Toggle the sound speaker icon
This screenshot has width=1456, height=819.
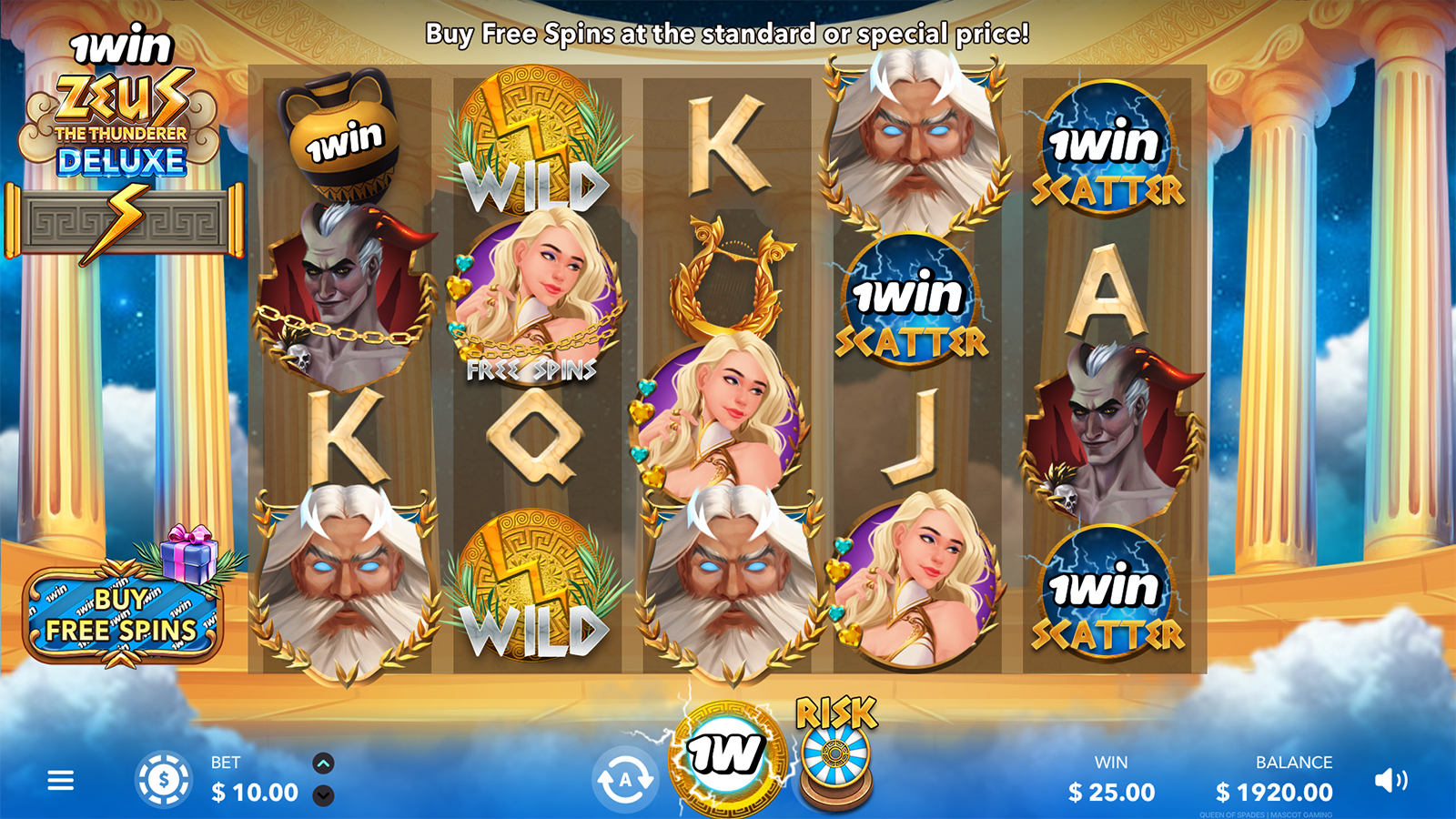click(1390, 780)
